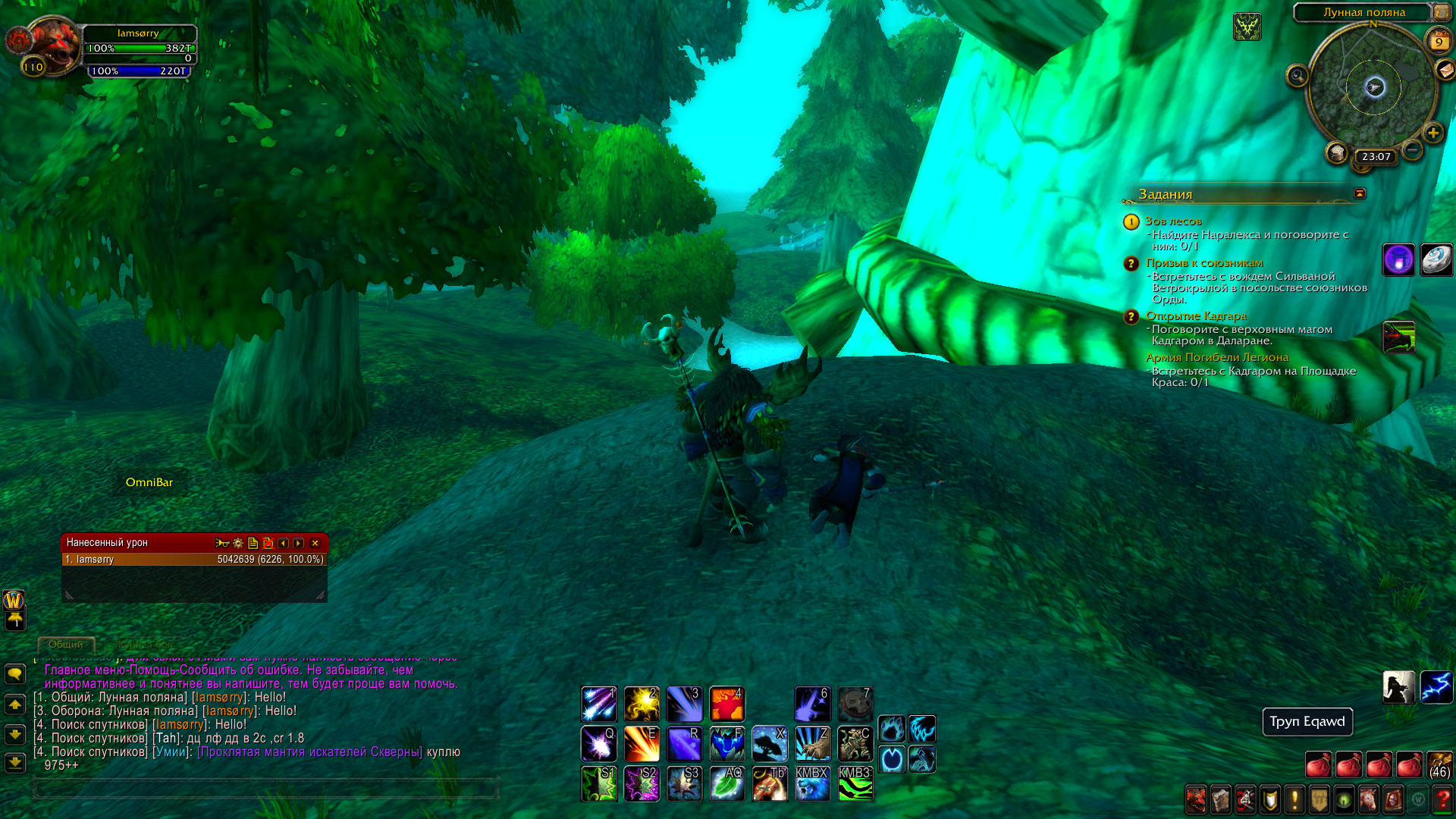Use the red-orange silhouette ability on key 4
1456x819 pixels.
(x=726, y=704)
